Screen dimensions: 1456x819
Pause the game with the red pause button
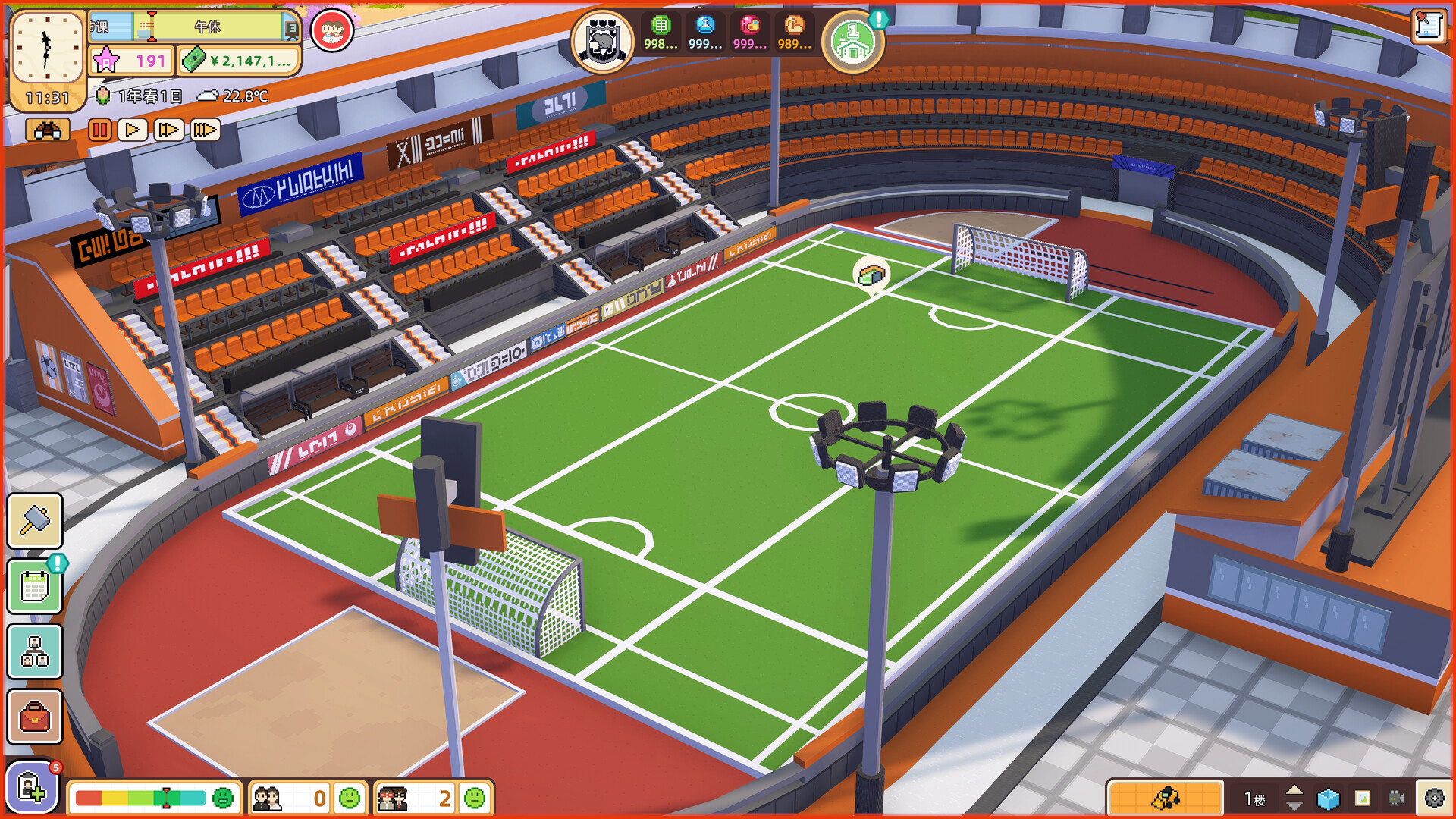point(99,130)
